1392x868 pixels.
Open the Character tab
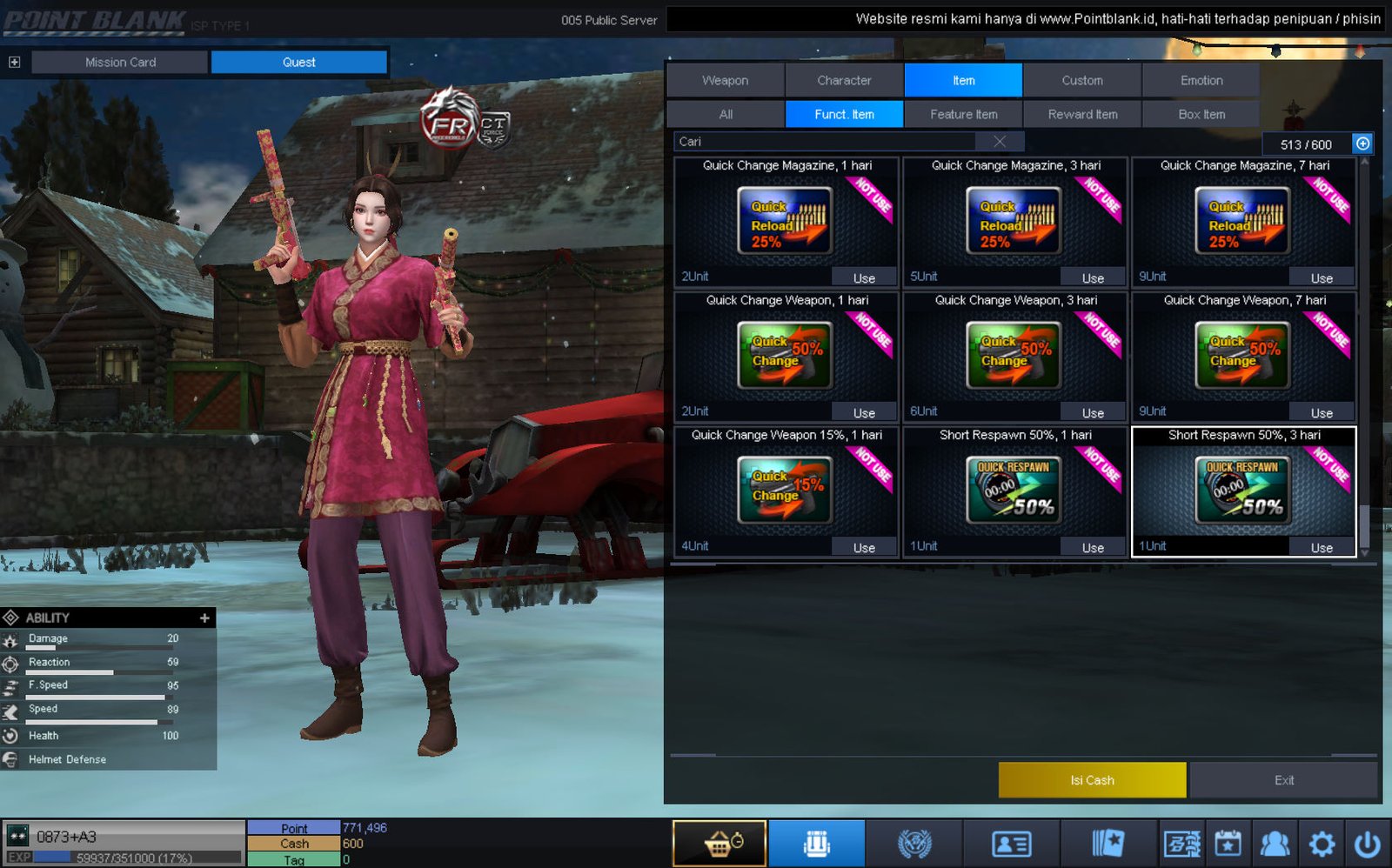click(844, 80)
